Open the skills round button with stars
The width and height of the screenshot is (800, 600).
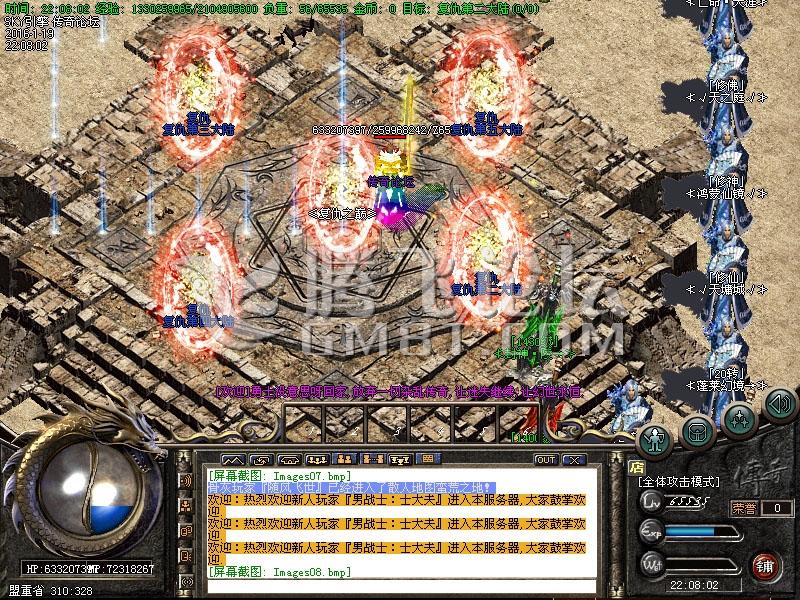[739, 417]
